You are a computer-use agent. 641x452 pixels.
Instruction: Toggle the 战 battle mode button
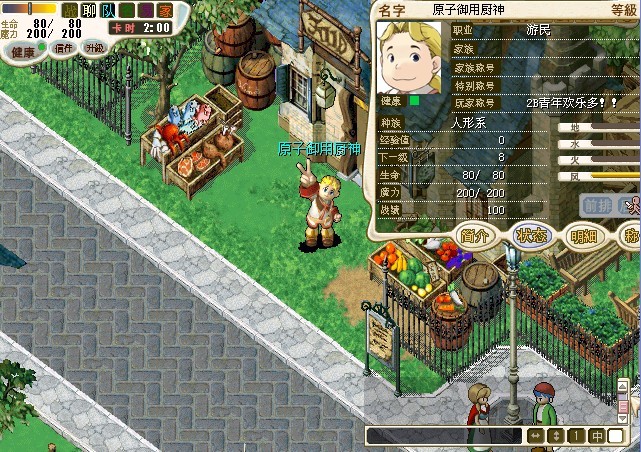coord(71,9)
